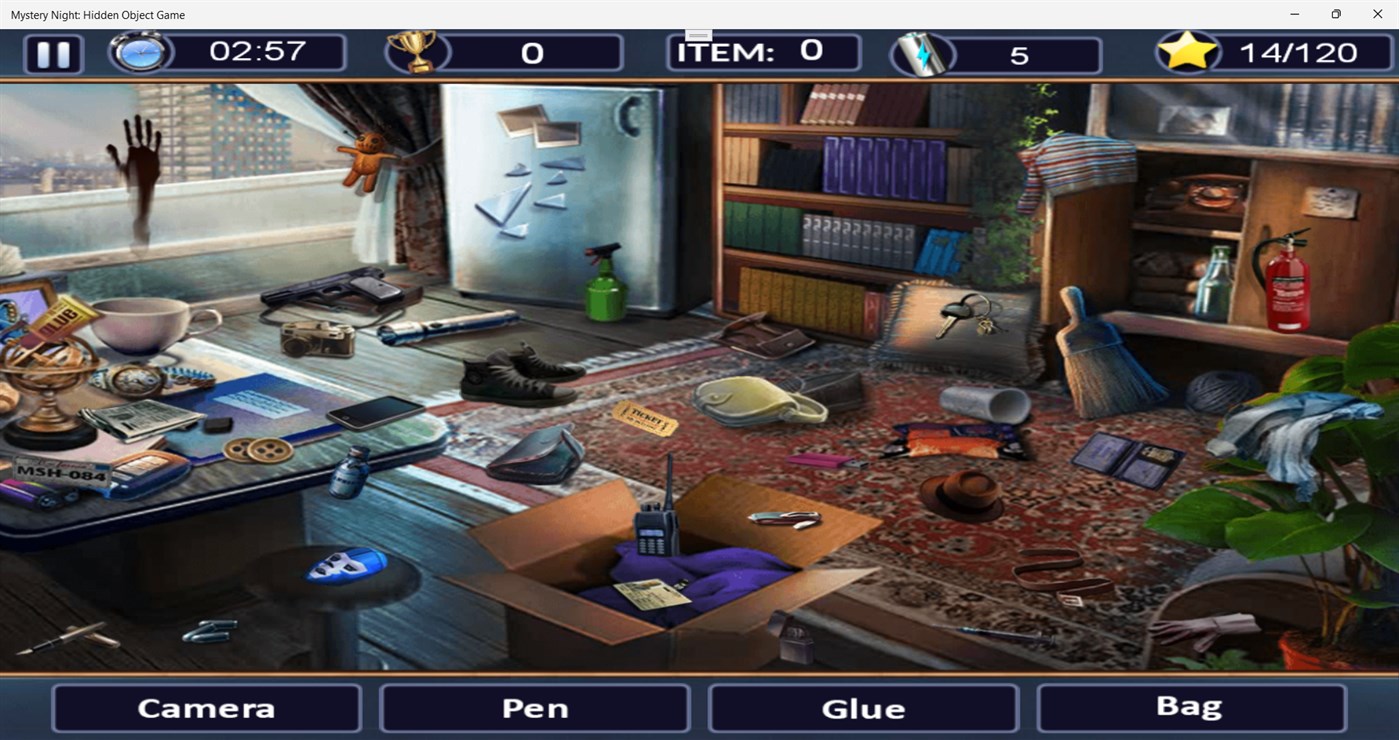Select the Pen word button
Image resolution: width=1399 pixels, height=740 pixels.
pyautogui.click(x=533, y=708)
